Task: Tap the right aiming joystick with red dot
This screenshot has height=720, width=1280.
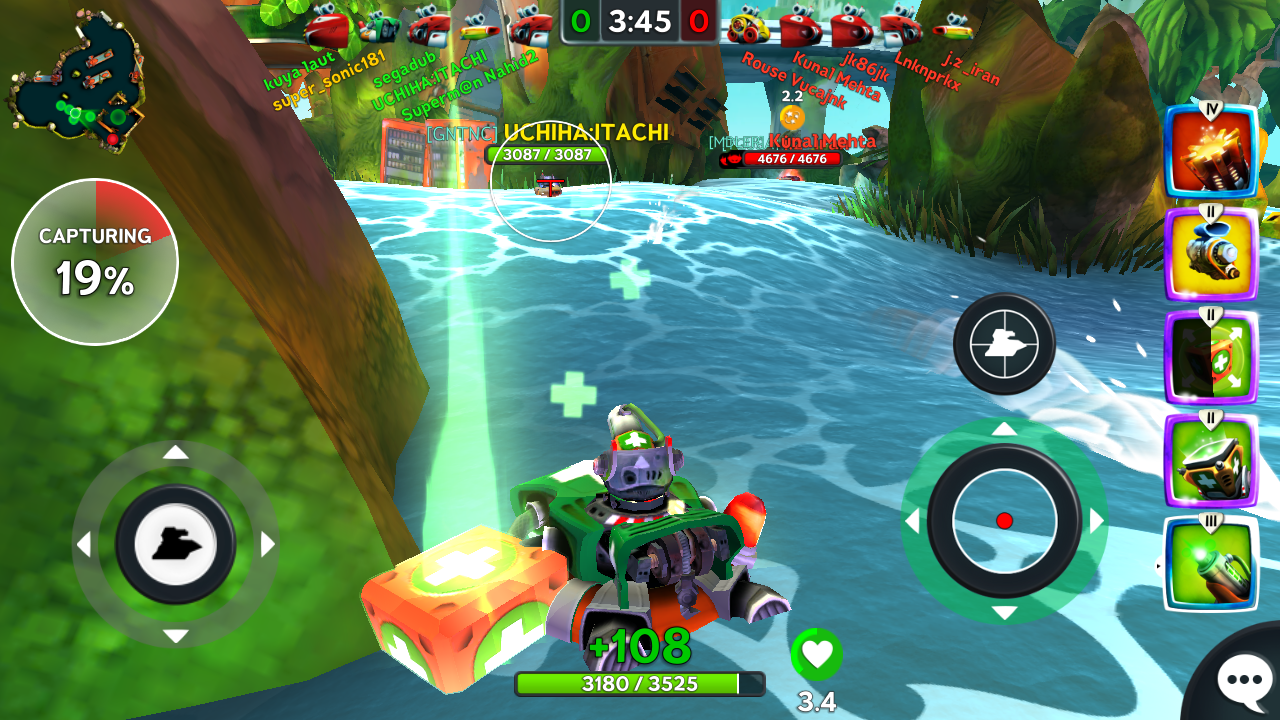Action: point(1004,521)
